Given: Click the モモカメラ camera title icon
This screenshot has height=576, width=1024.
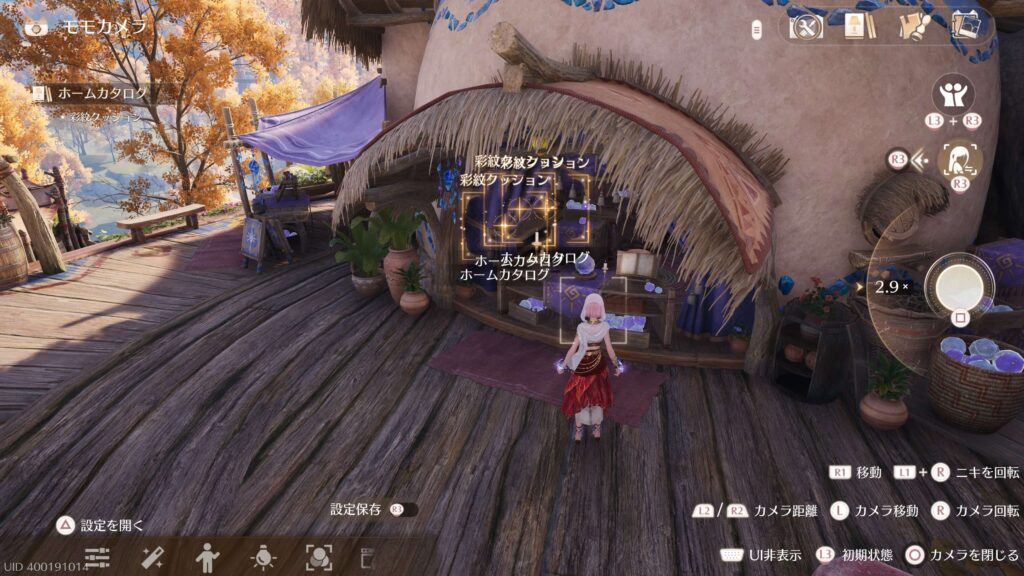Looking at the screenshot, I should point(37,27).
